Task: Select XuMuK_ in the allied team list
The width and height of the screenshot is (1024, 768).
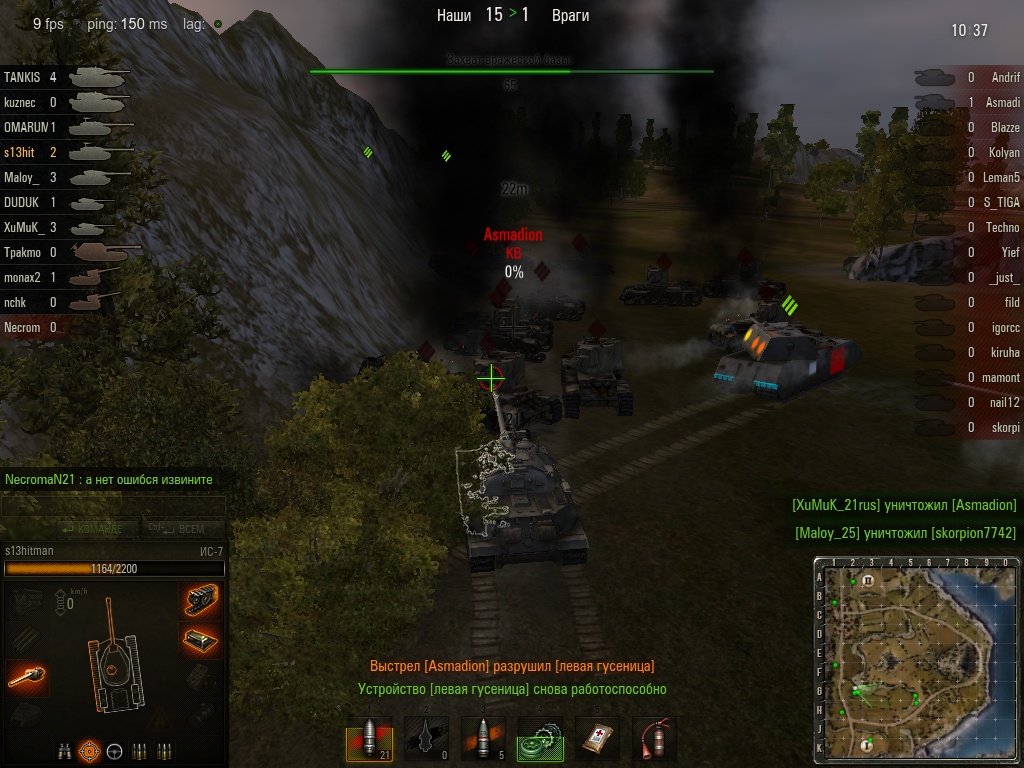Action: (22, 227)
